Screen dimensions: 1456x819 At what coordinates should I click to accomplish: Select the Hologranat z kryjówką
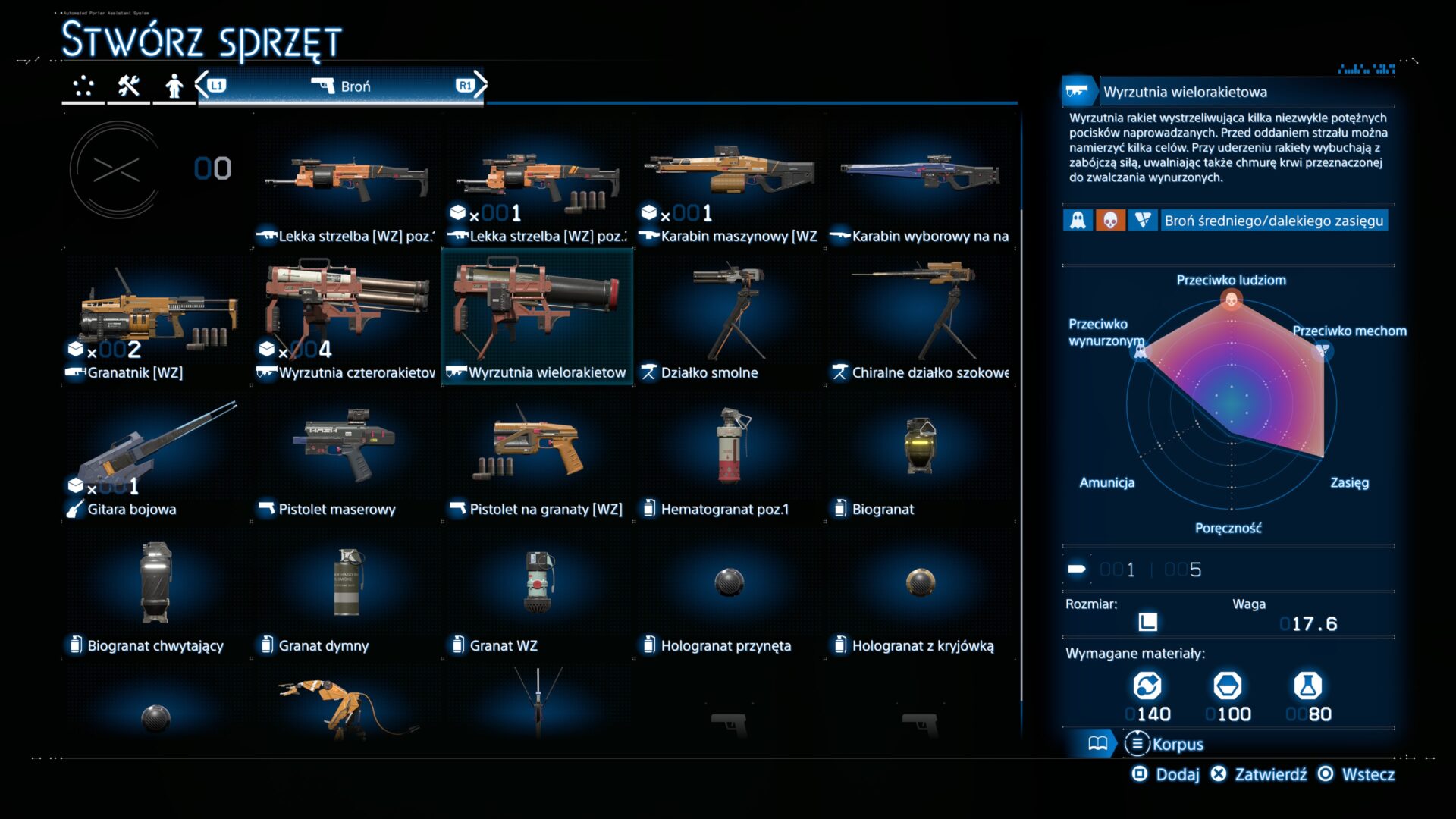[x=920, y=594]
